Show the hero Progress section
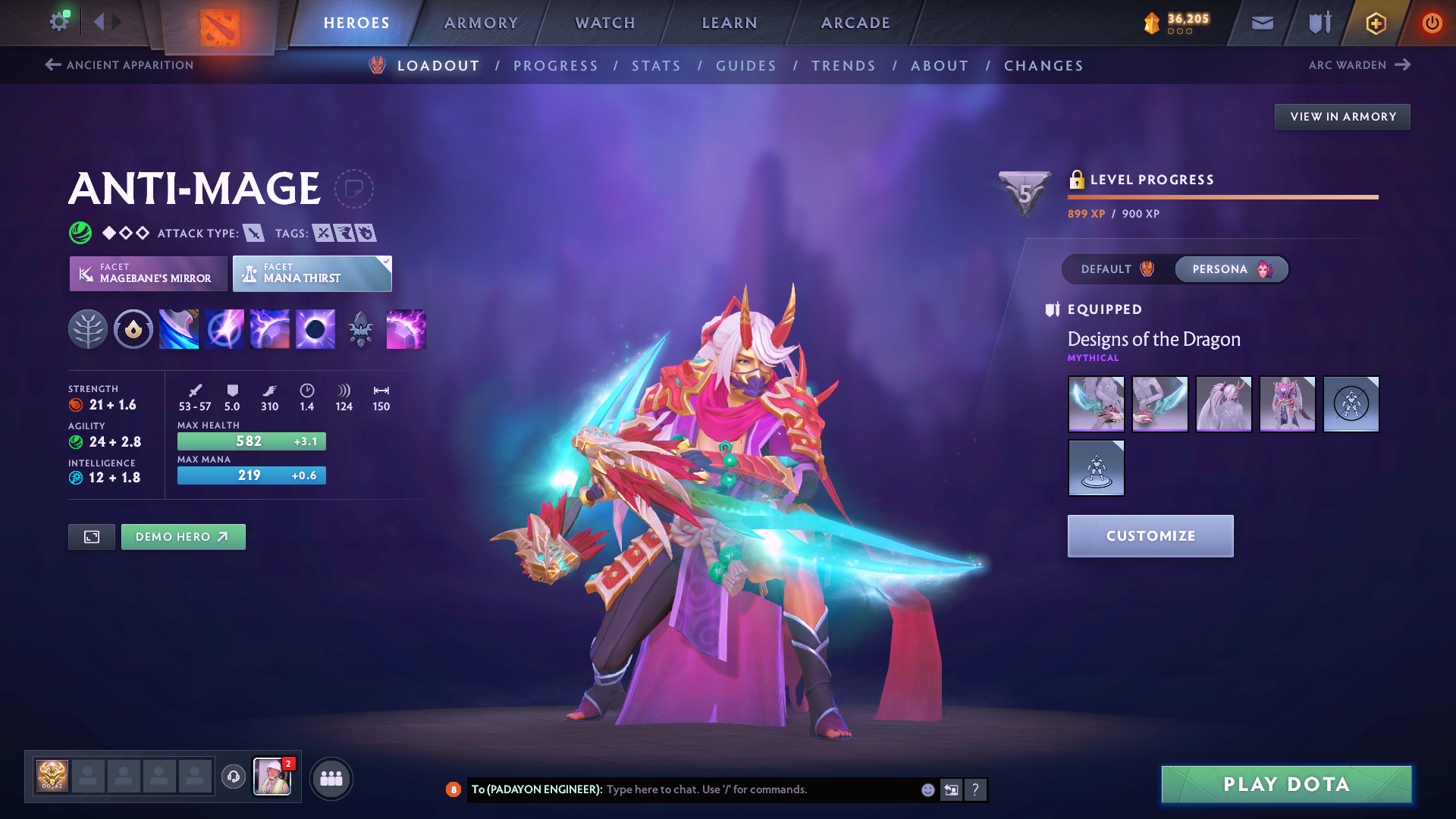1456x819 pixels. pyautogui.click(x=556, y=66)
